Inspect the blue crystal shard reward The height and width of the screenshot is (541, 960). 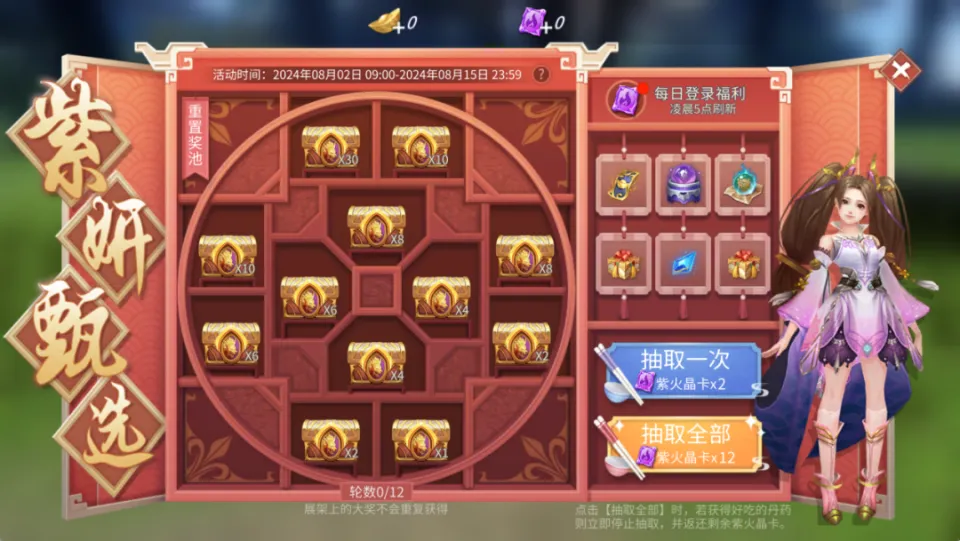(x=683, y=263)
